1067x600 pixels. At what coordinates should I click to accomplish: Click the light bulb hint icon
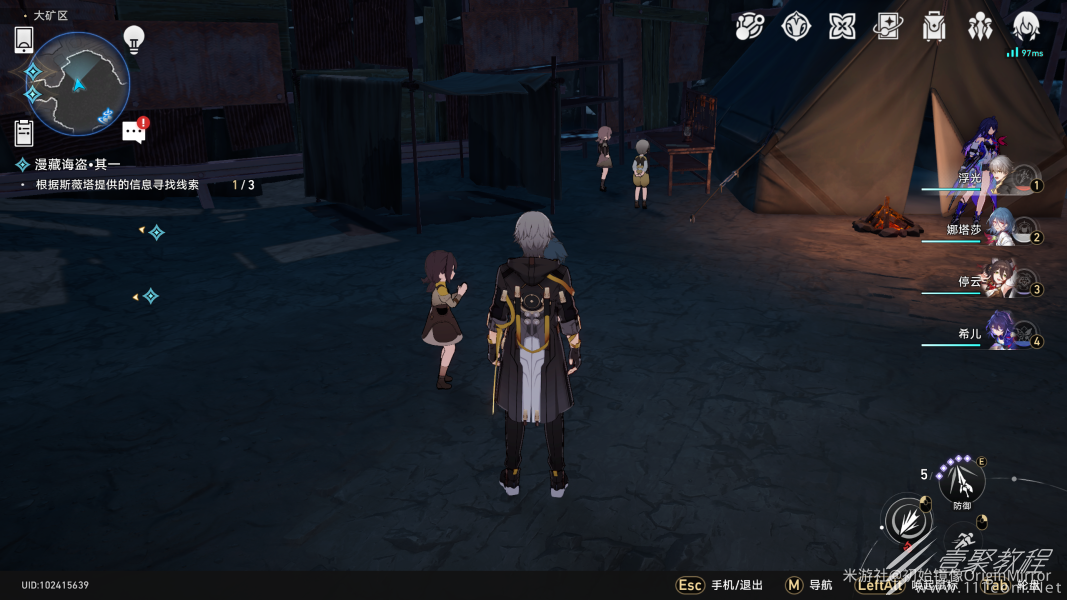pyautogui.click(x=133, y=39)
